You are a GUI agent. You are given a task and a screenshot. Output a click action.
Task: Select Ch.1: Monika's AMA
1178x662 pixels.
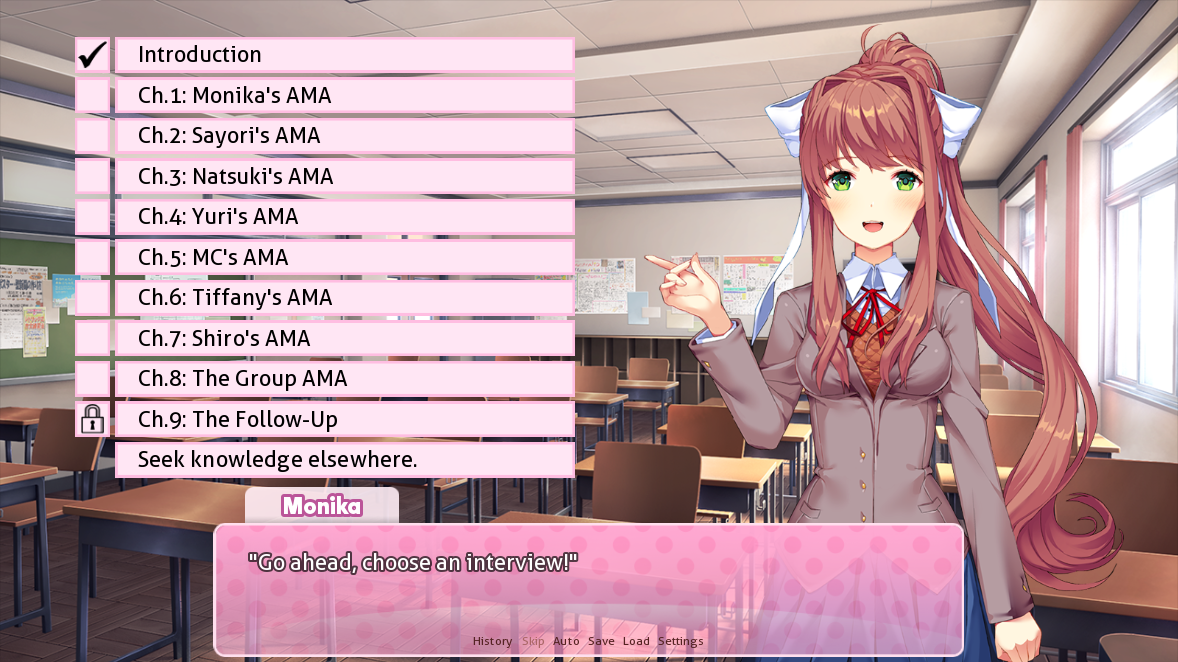(344, 96)
